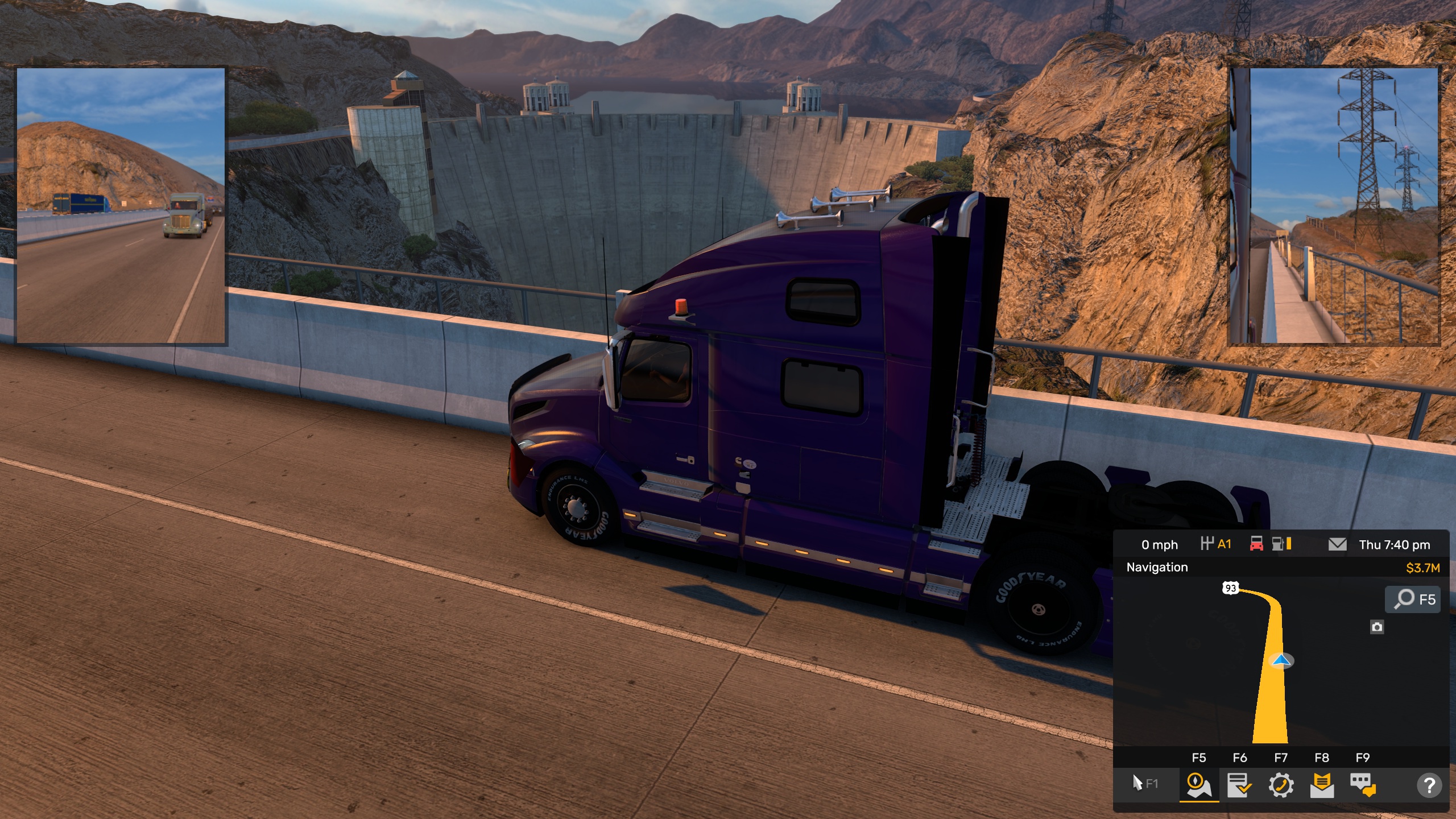
Task: Switch to the current job info tab
Action: point(1239,785)
